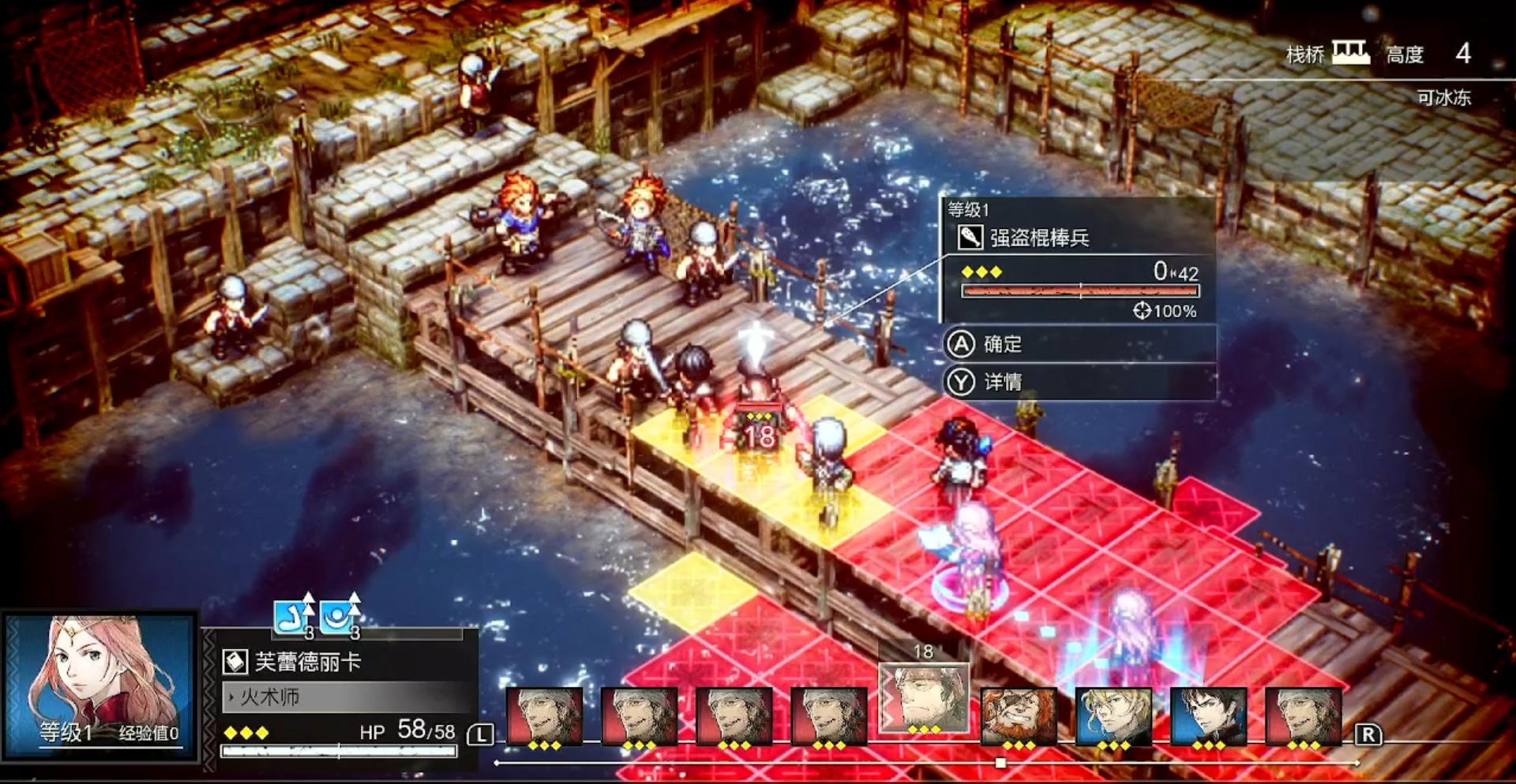Viewport: 1516px width, 784px height.
Task: Choose the dark-haired character's turn-order portrait
Action: coord(1208,715)
